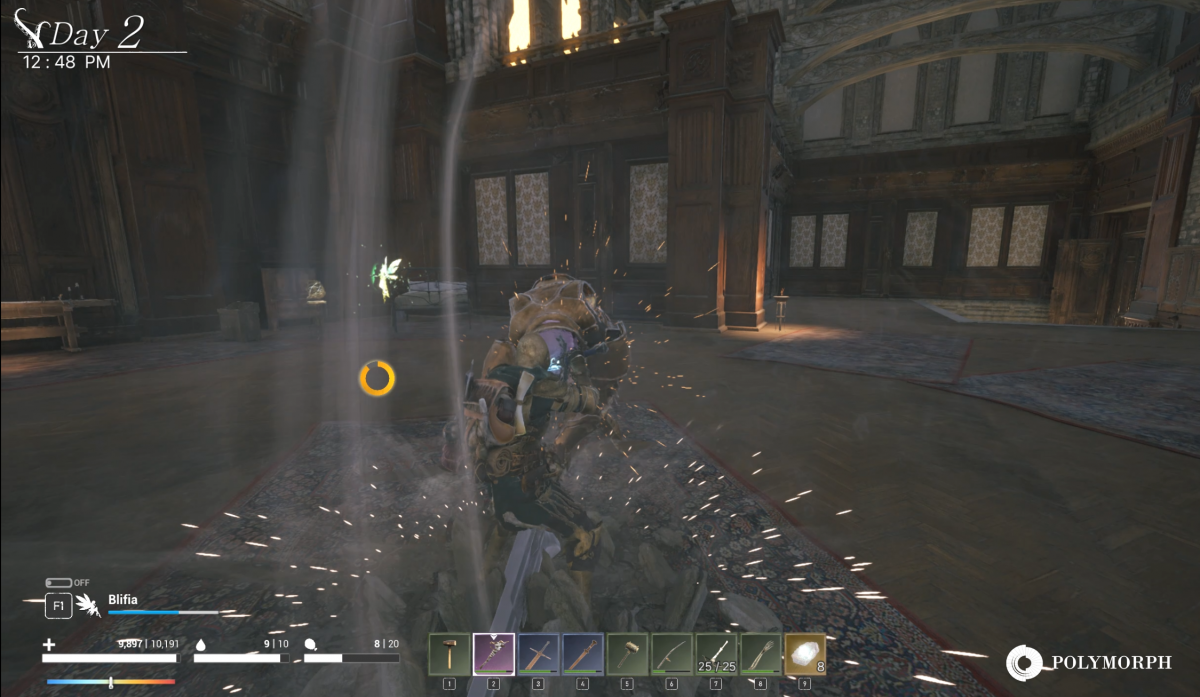This screenshot has width=1200, height=697.
Task: Click the Blifia fairy companion icon
Action: 89,606
